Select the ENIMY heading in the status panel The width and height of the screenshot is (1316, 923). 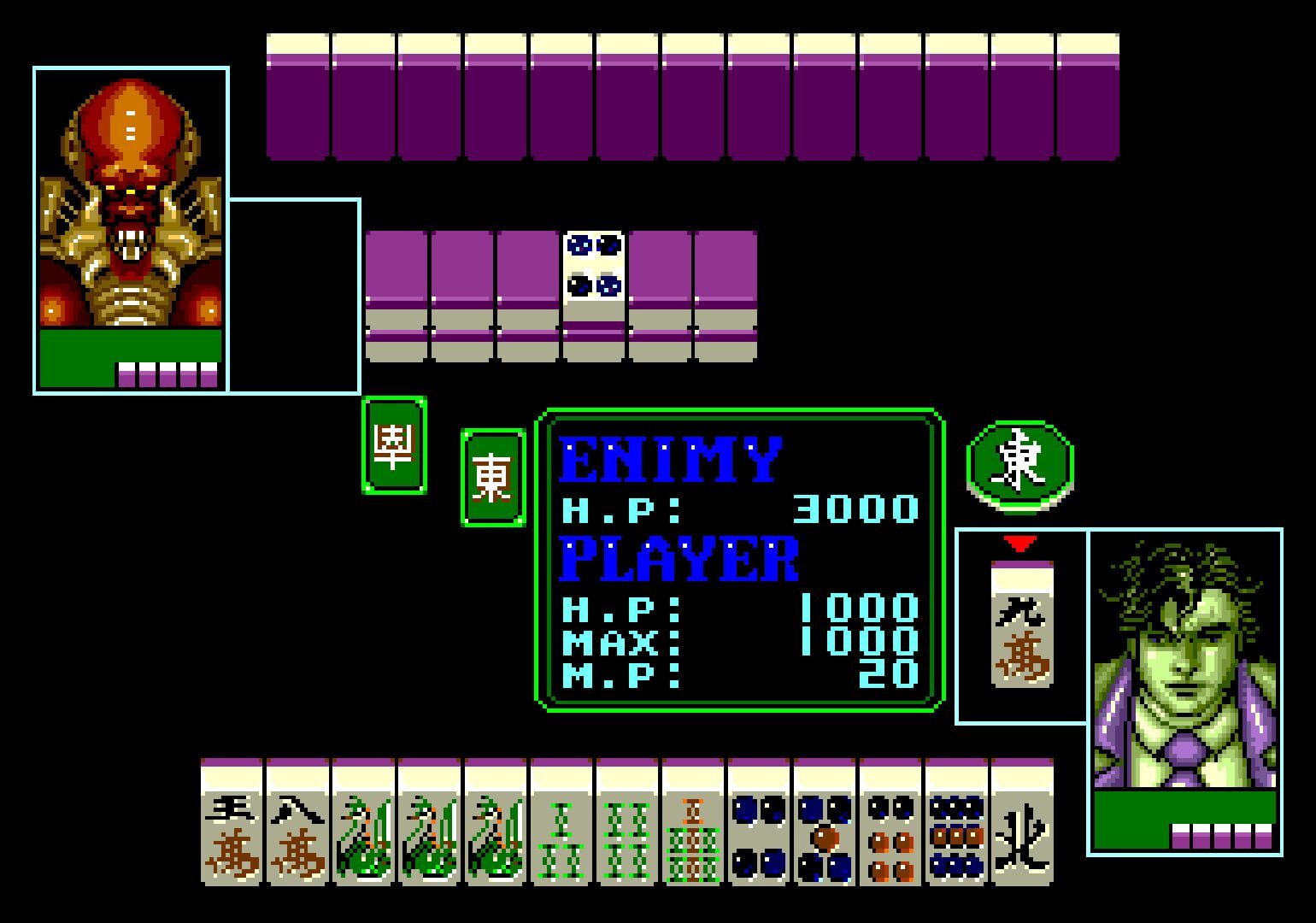click(x=671, y=459)
